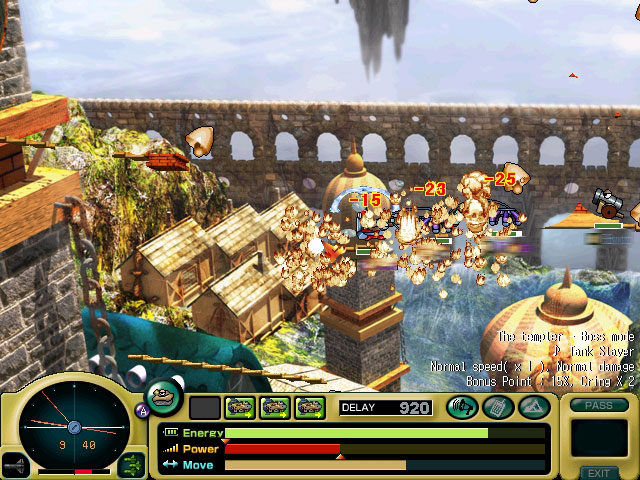640x480 pixels.
Task: Select the green triple-arrow shot icon
Action: click(x=131, y=463)
